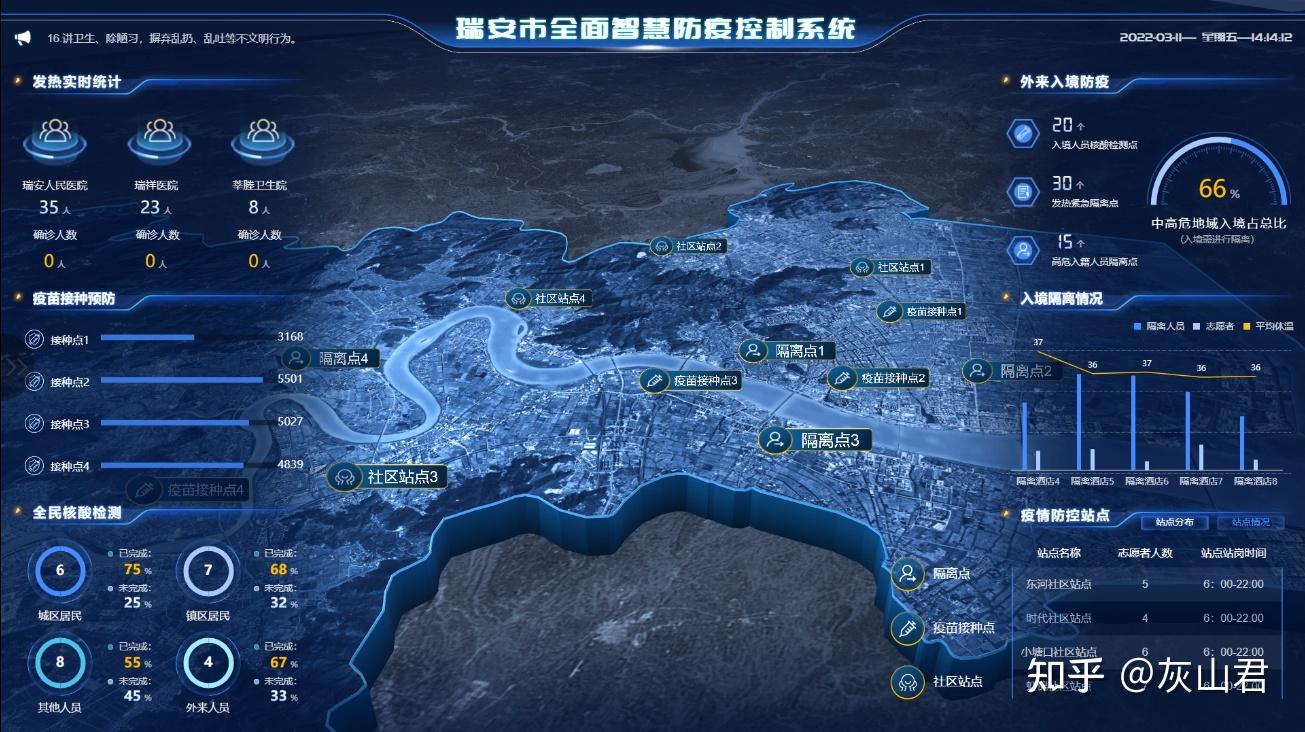This screenshot has width=1305, height=732.
Task: Expand the 发热实时统计 panel header
Action: [75, 83]
